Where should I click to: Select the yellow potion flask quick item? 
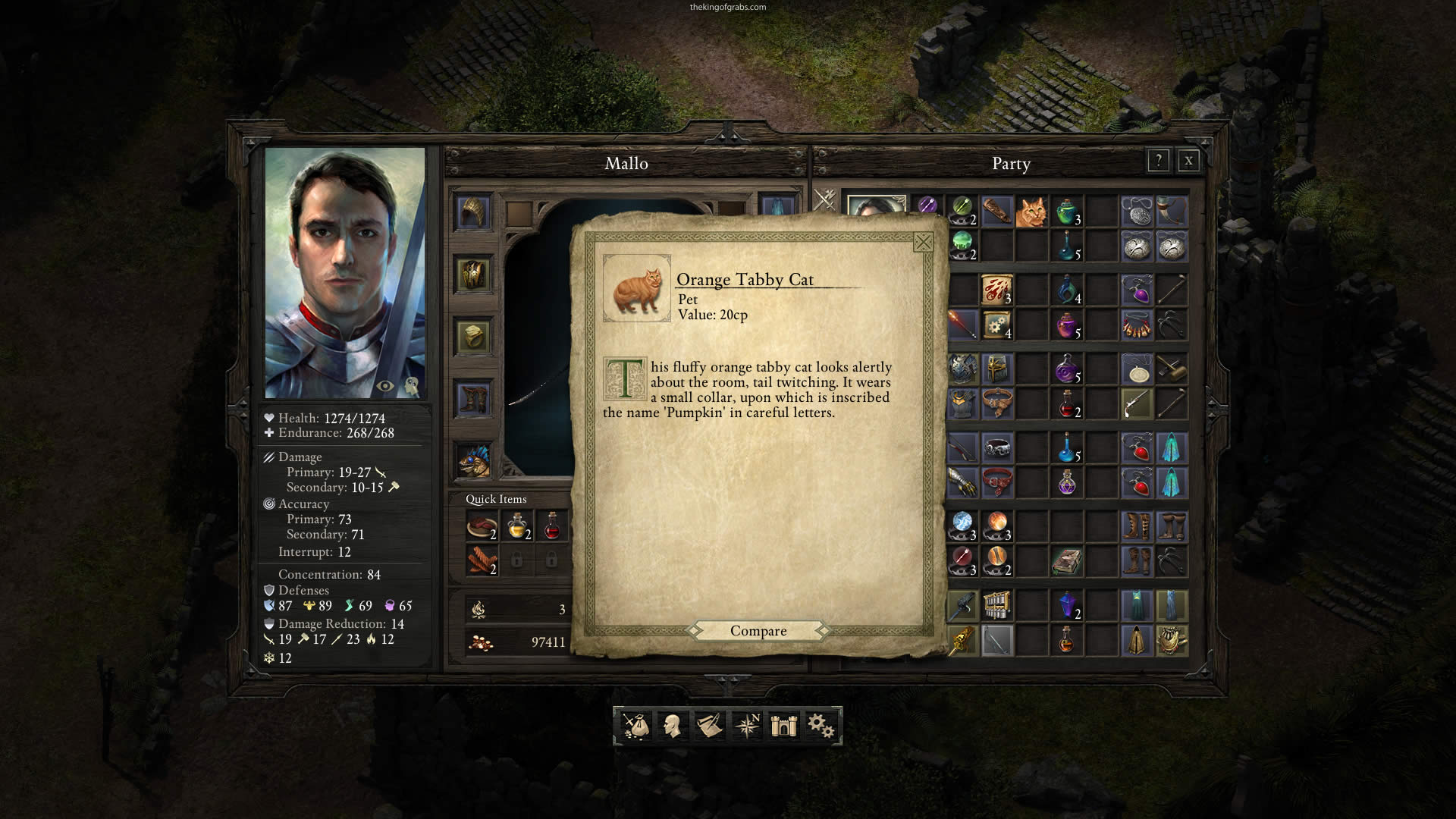pos(517,525)
